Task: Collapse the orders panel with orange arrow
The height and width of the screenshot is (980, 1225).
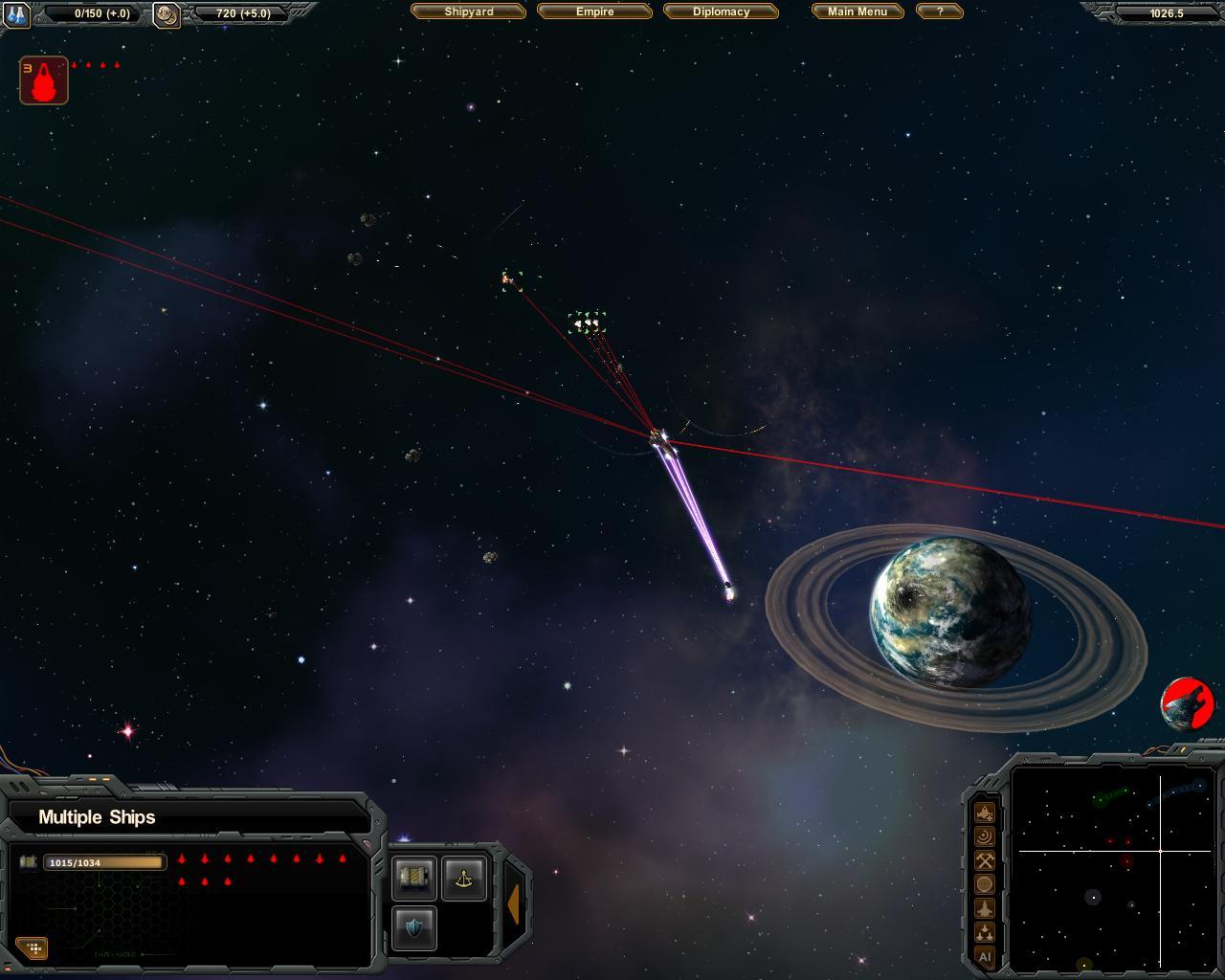Action: tap(514, 903)
